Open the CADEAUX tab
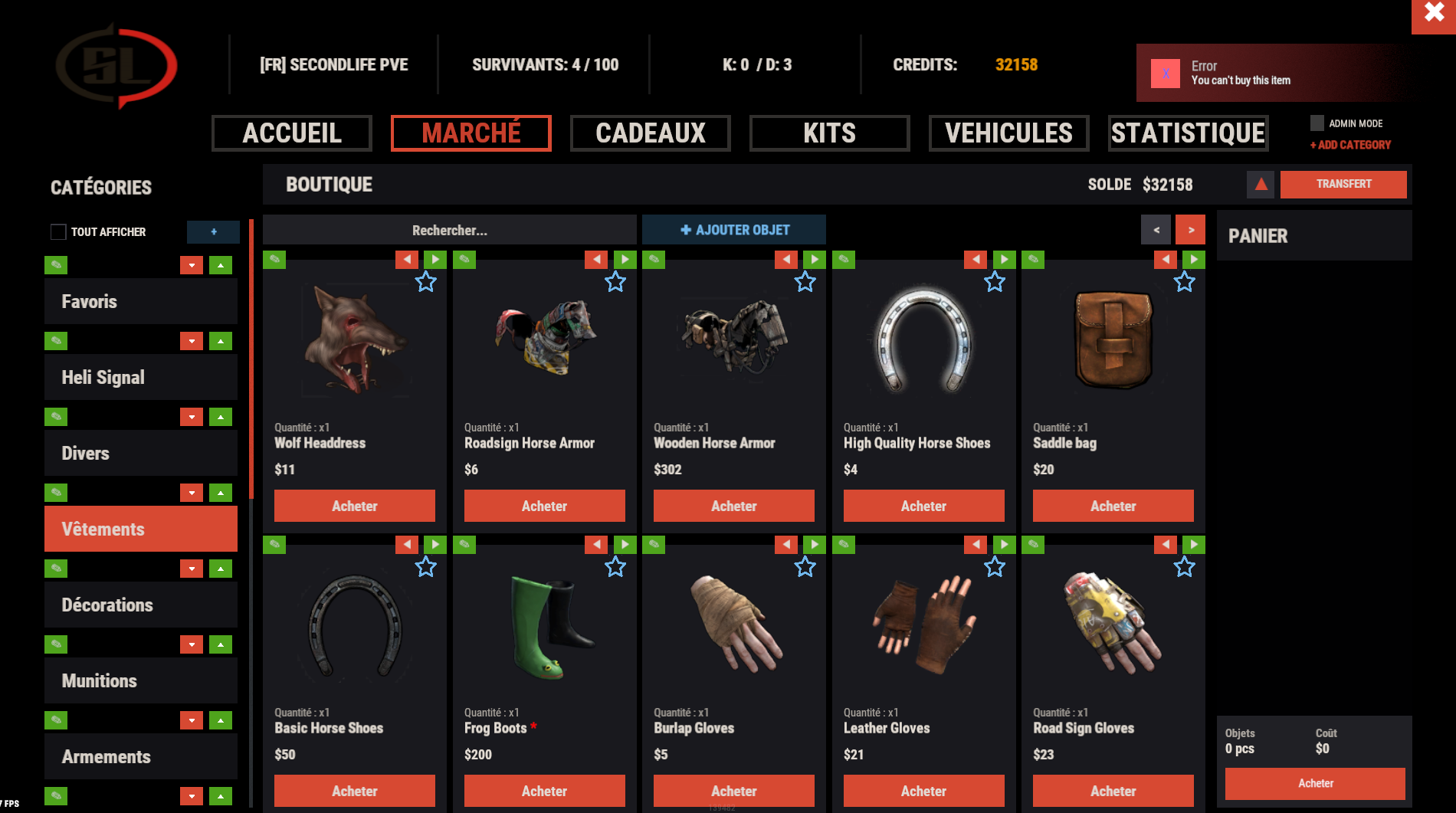The height and width of the screenshot is (813, 1456). coord(651,133)
